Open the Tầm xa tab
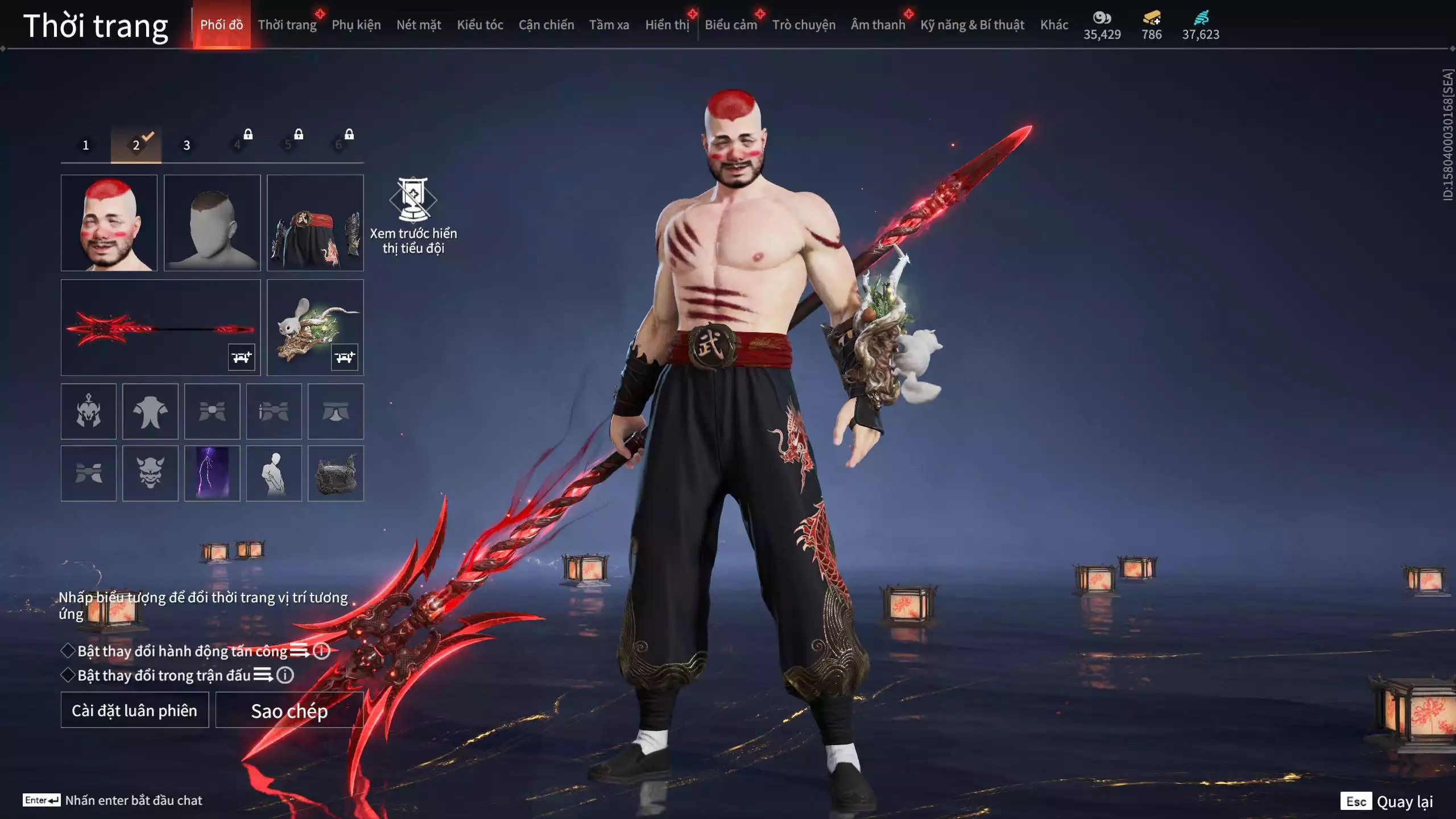Screen dimensions: 1456x819 pyautogui.click(x=609, y=25)
